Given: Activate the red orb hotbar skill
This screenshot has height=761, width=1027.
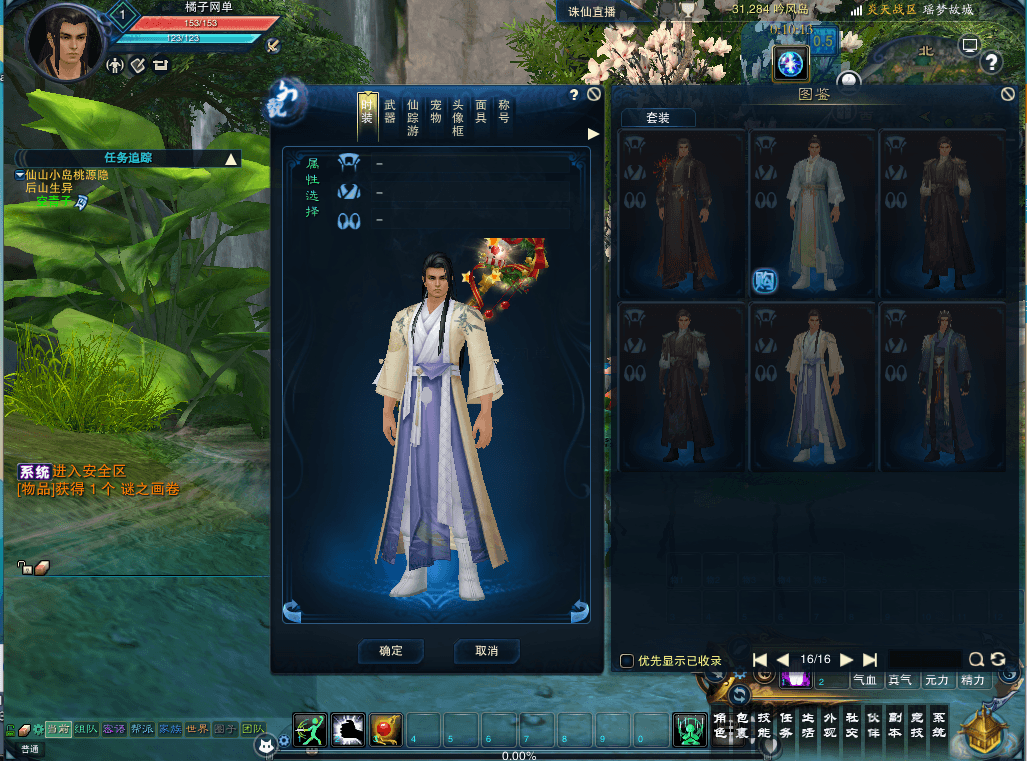Looking at the screenshot, I should click(x=386, y=731).
